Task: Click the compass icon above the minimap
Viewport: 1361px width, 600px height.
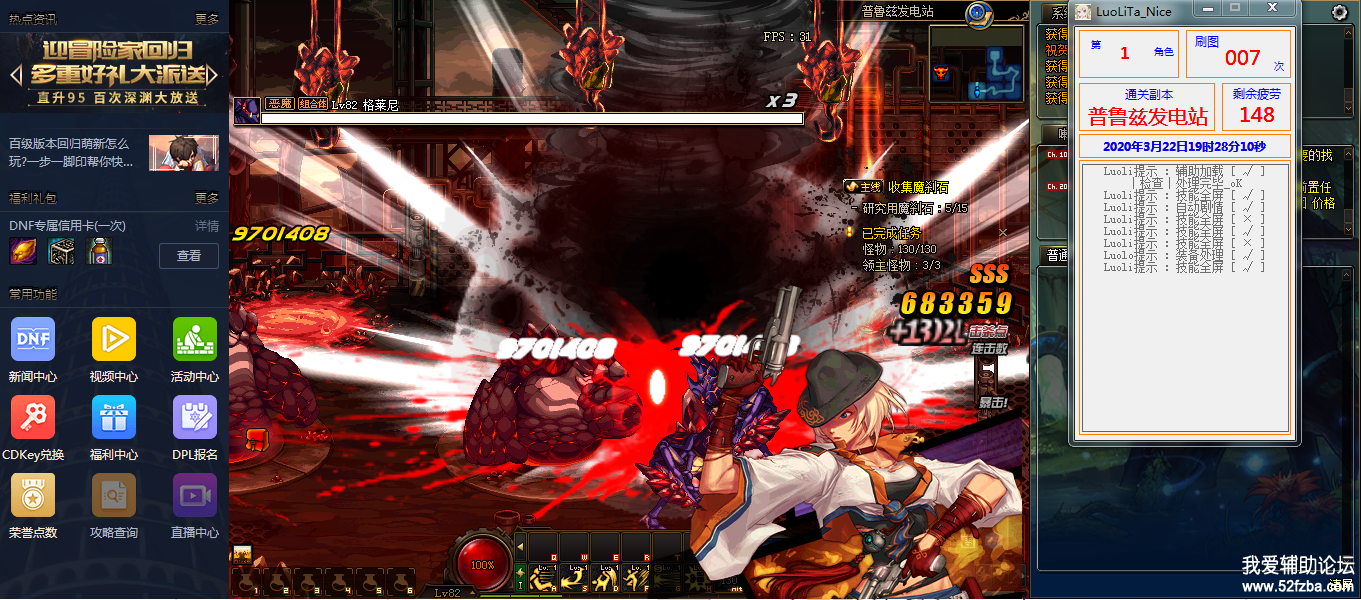Action: pos(977,13)
